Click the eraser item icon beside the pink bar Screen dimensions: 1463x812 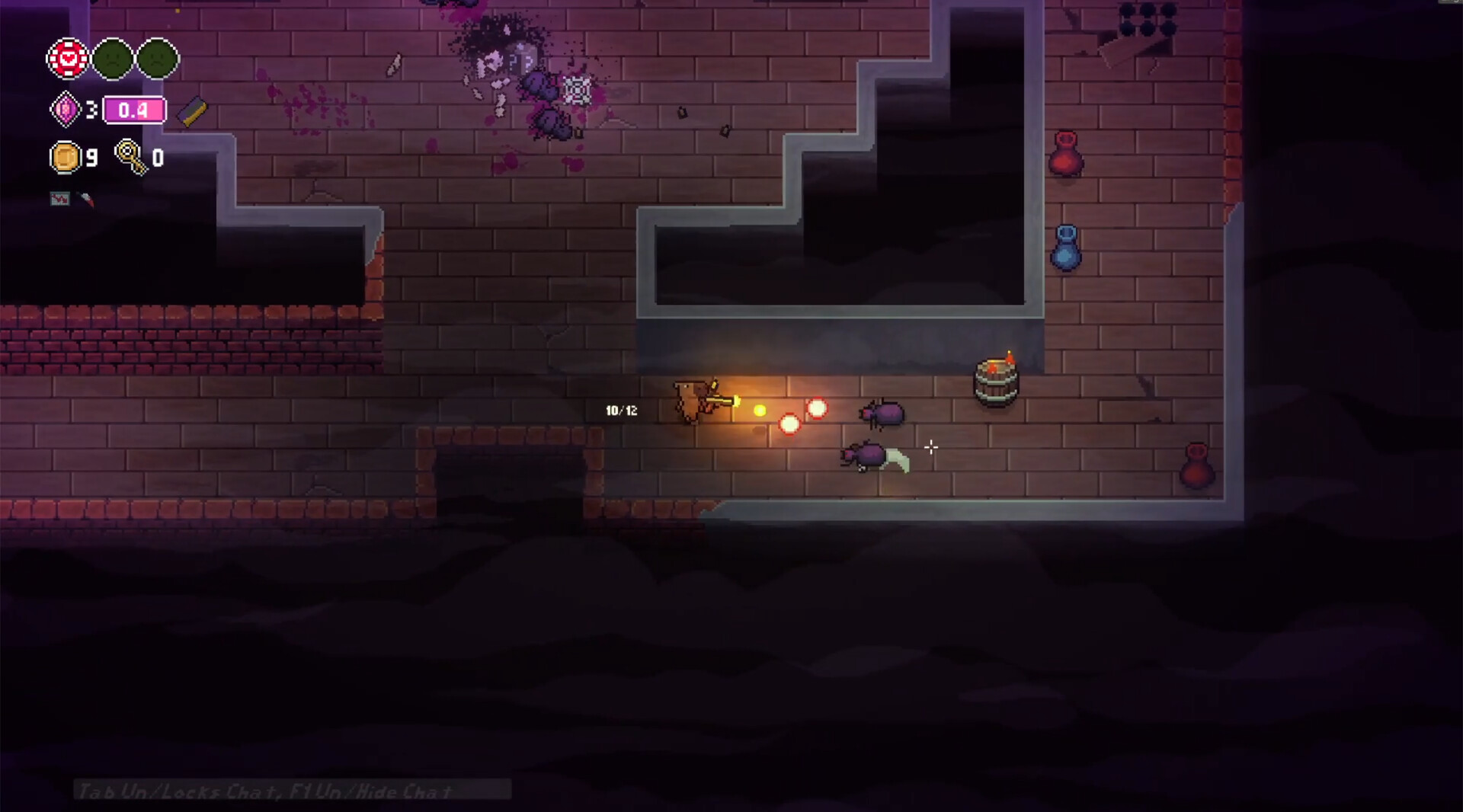pos(191,112)
